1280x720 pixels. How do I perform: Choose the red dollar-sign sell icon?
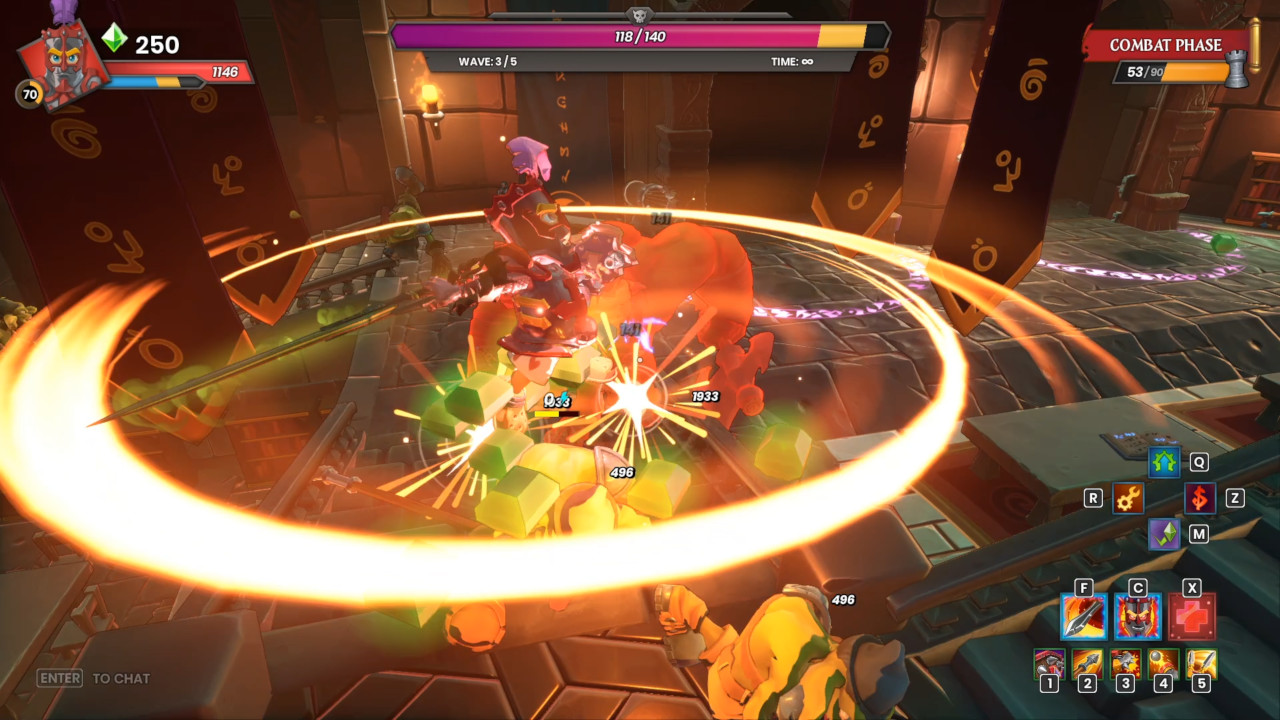click(1199, 498)
